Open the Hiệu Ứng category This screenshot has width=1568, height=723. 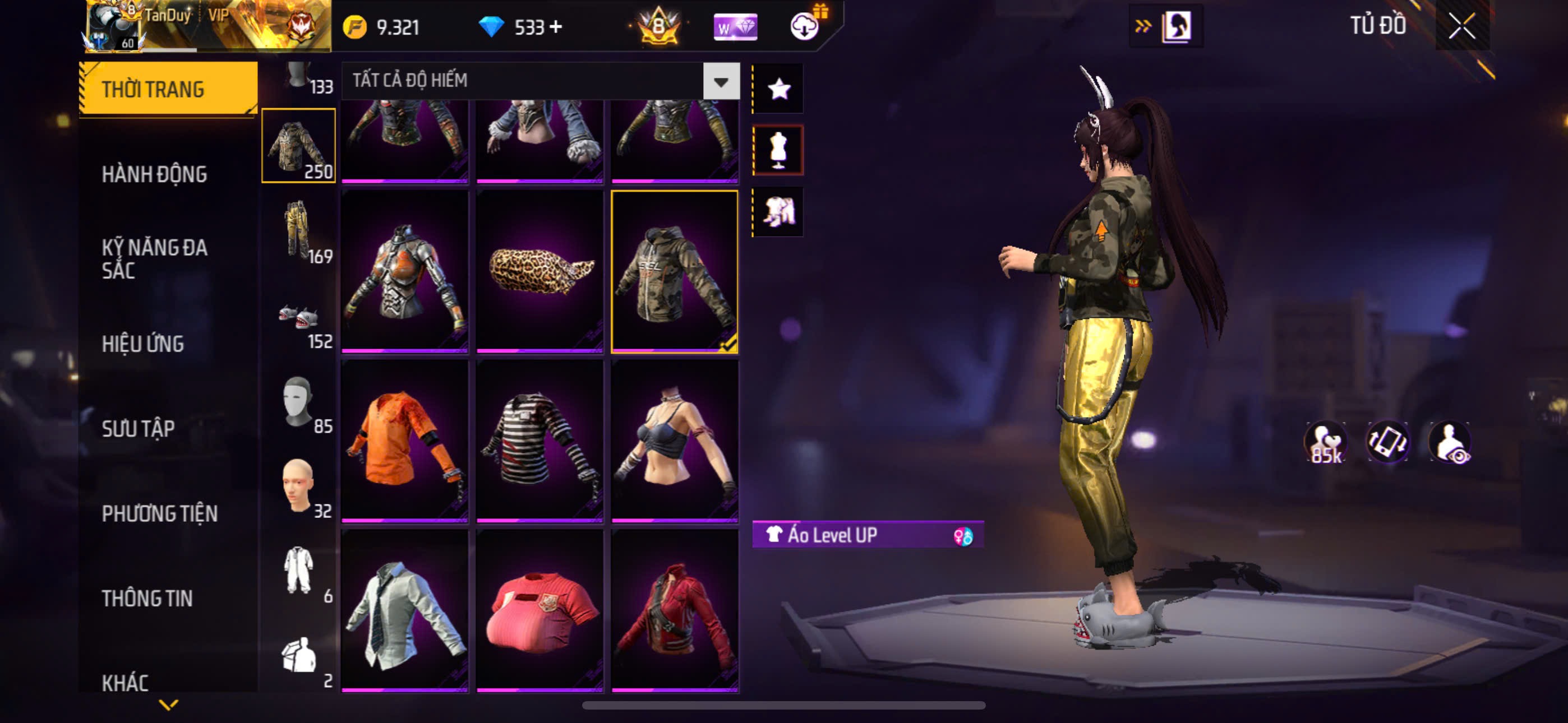pyautogui.click(x=142, y=344)
